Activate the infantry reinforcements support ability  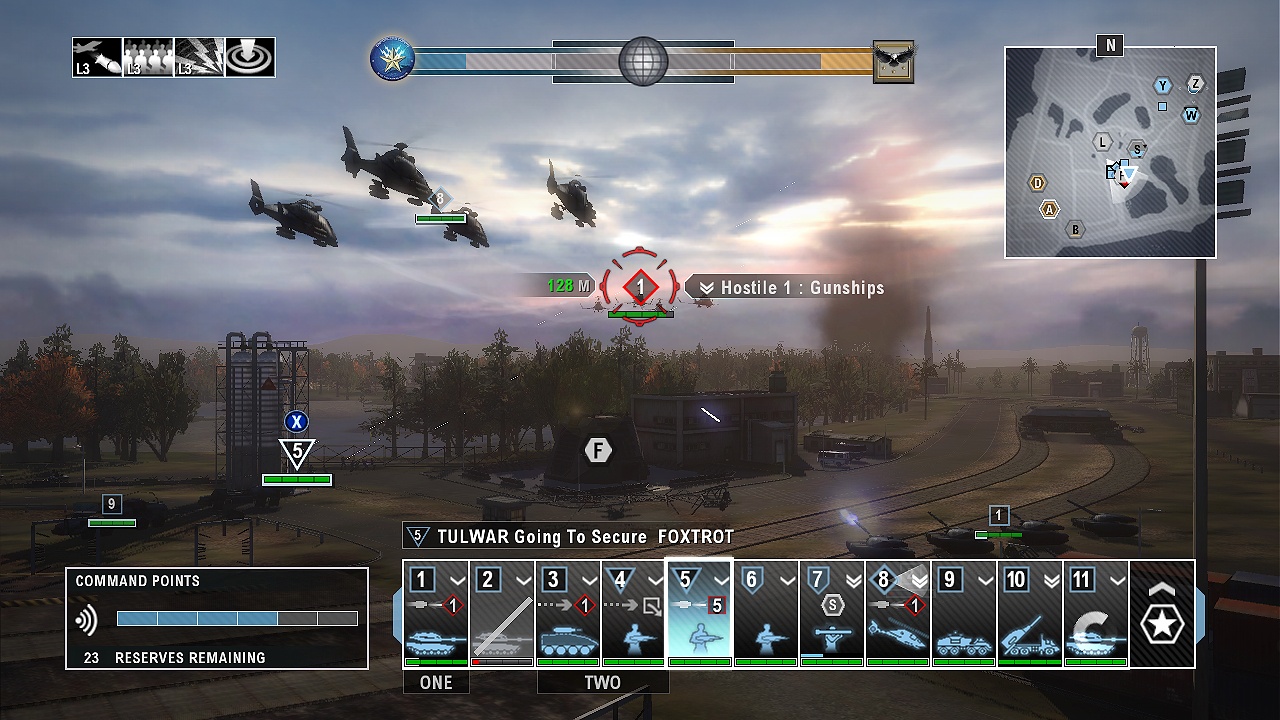[x=148, y=58]
